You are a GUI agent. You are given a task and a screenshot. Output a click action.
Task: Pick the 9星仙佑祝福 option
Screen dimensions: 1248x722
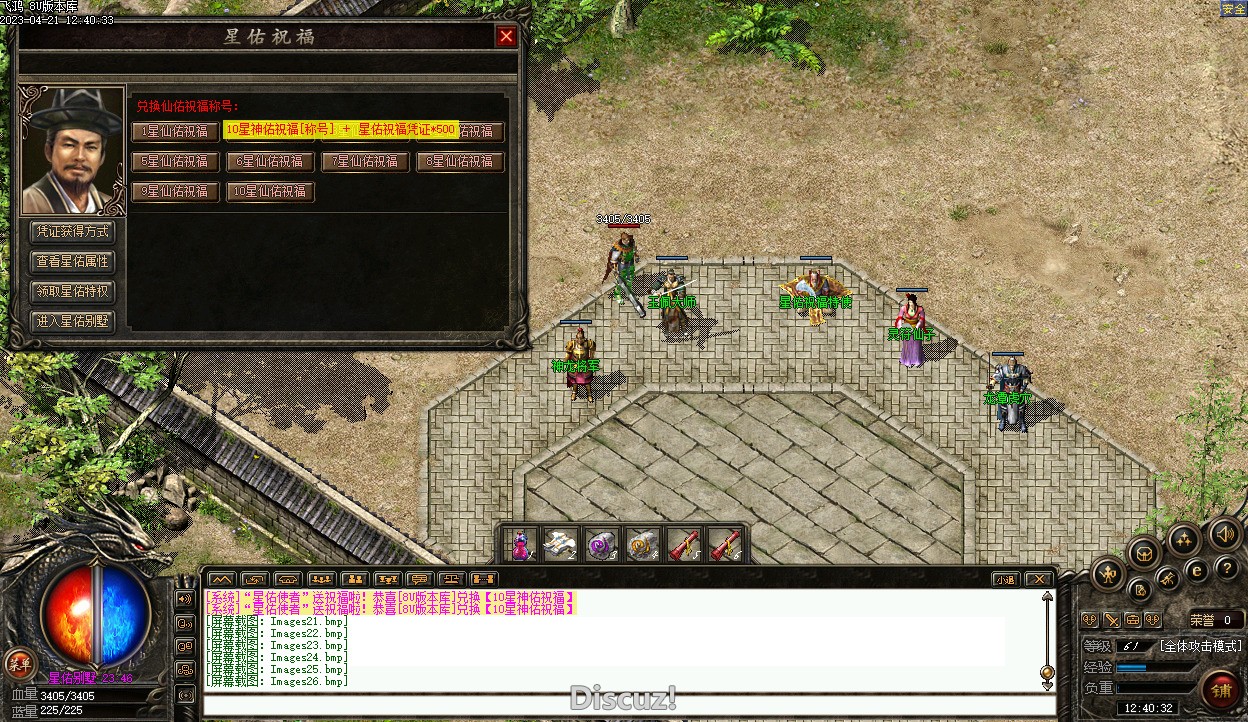pos(176,191)
